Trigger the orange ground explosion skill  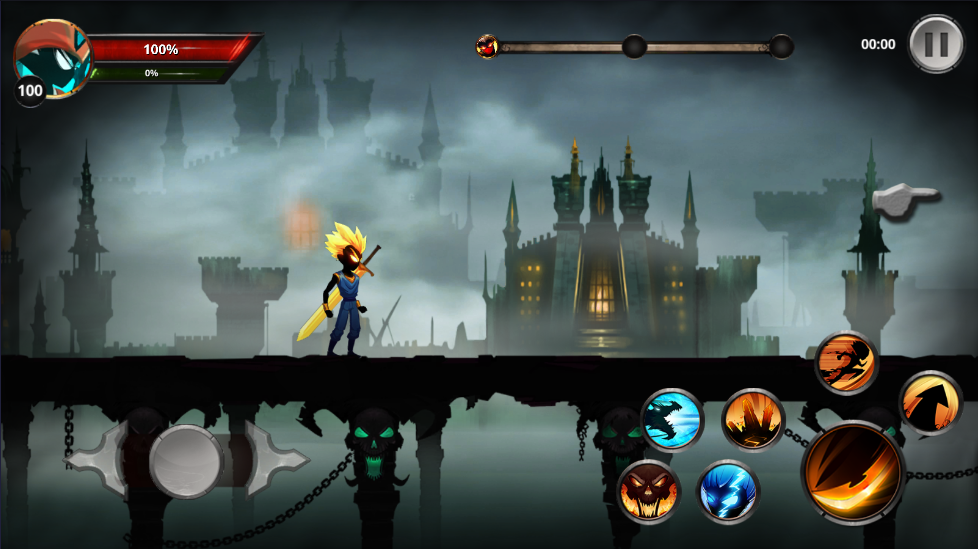click(752, 420)
